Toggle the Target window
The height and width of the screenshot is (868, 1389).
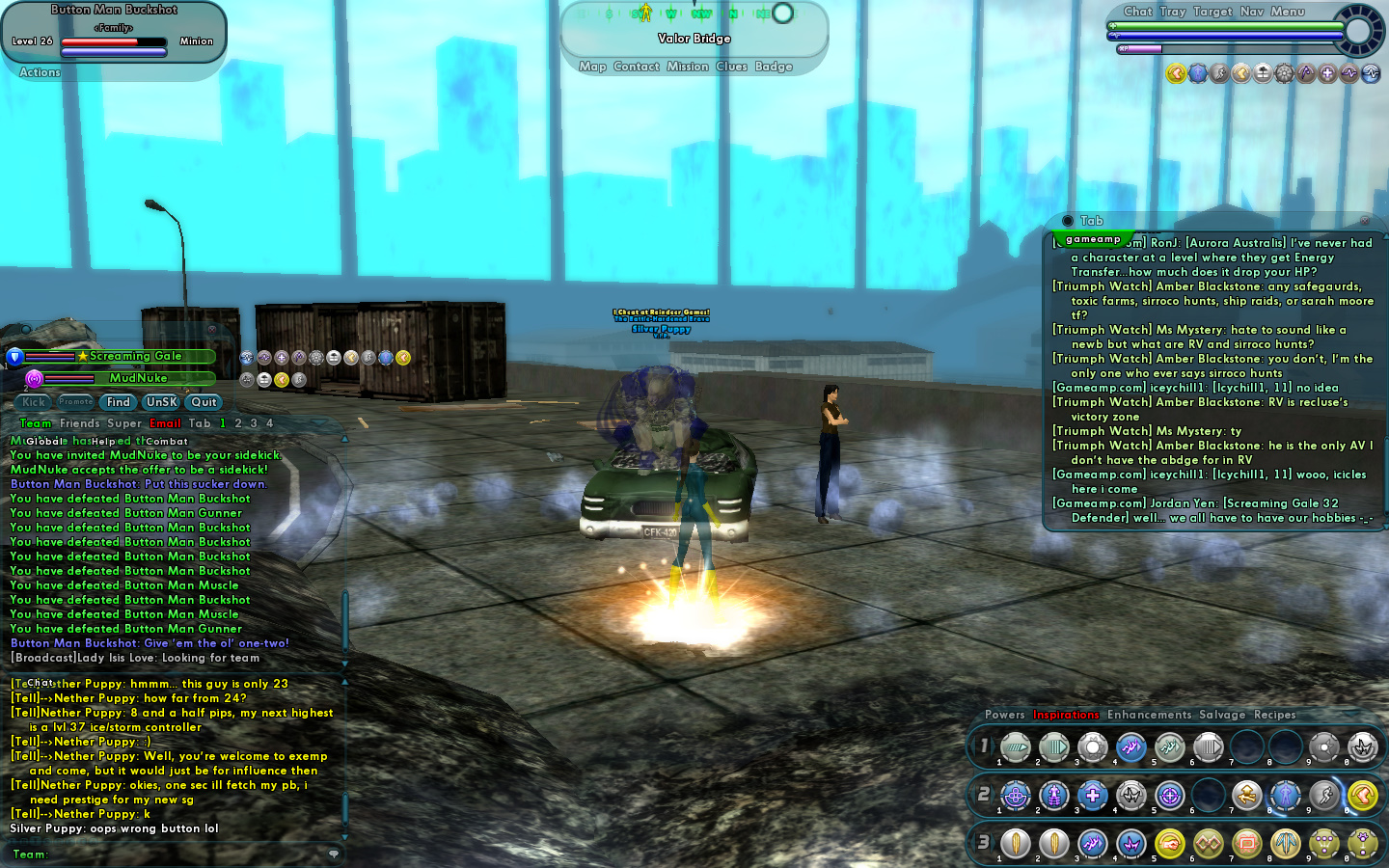[x=1212, y=12]
